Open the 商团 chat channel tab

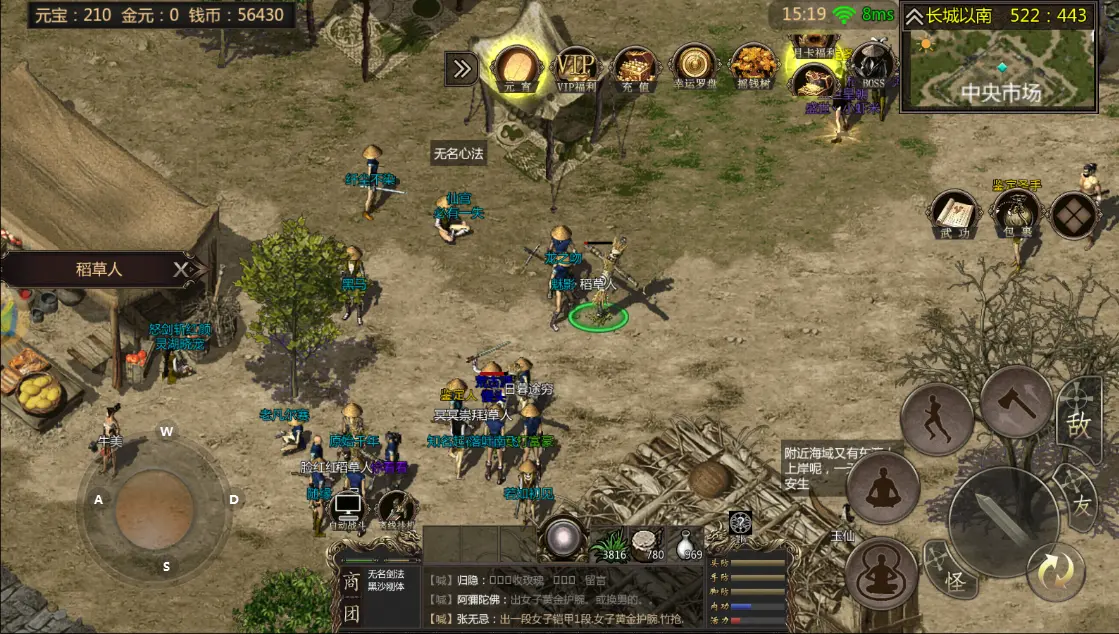coord(351,597)
